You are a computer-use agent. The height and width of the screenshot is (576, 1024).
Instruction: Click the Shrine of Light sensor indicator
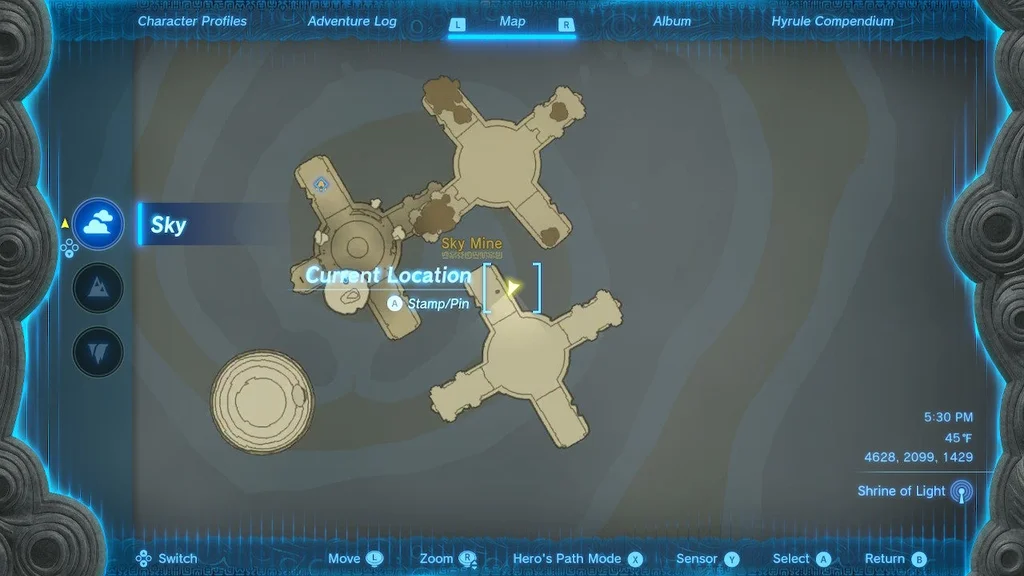pyautogui.click(x=961, y=492)
